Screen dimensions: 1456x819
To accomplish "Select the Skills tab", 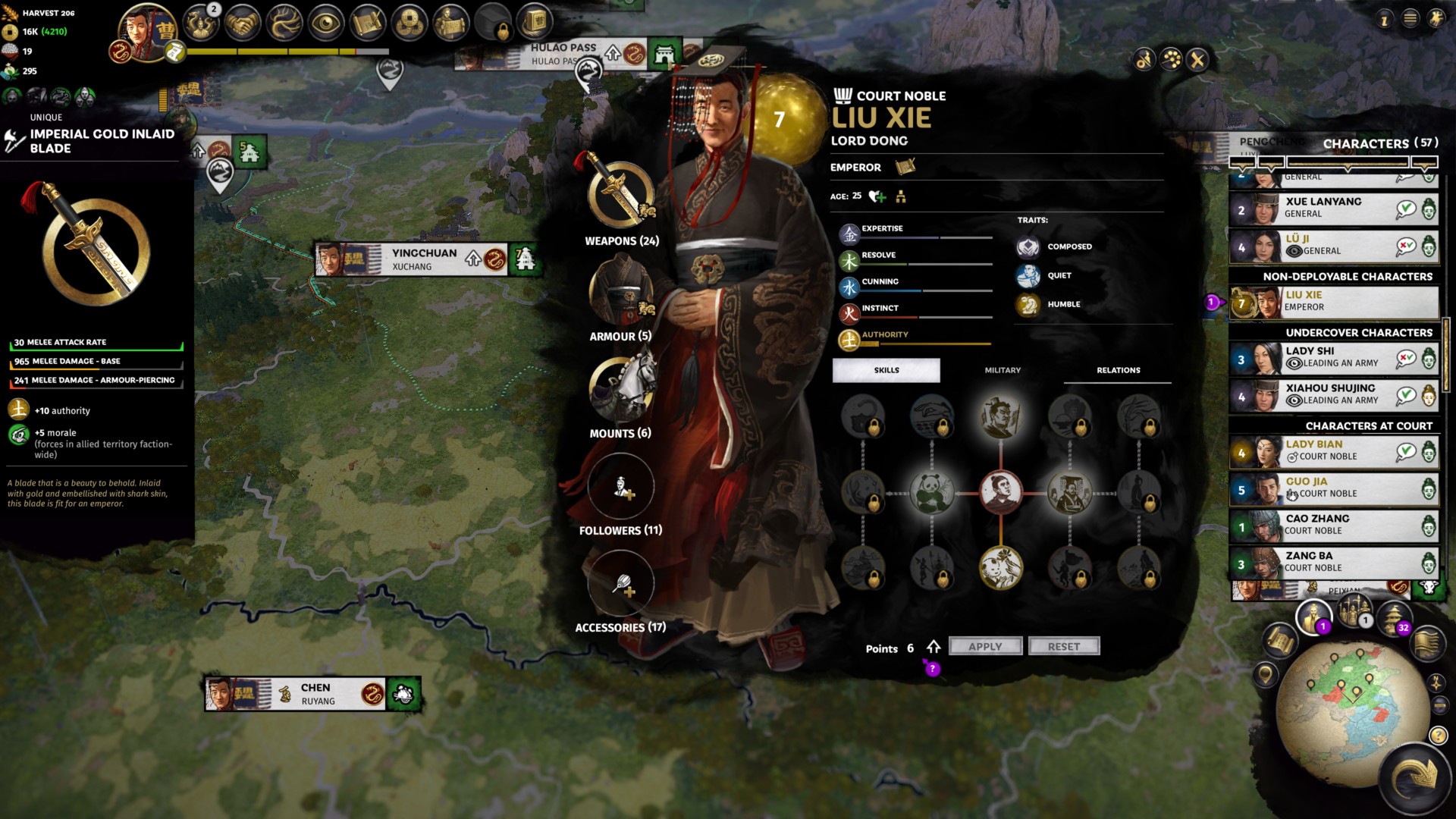I will coord(886,370).
